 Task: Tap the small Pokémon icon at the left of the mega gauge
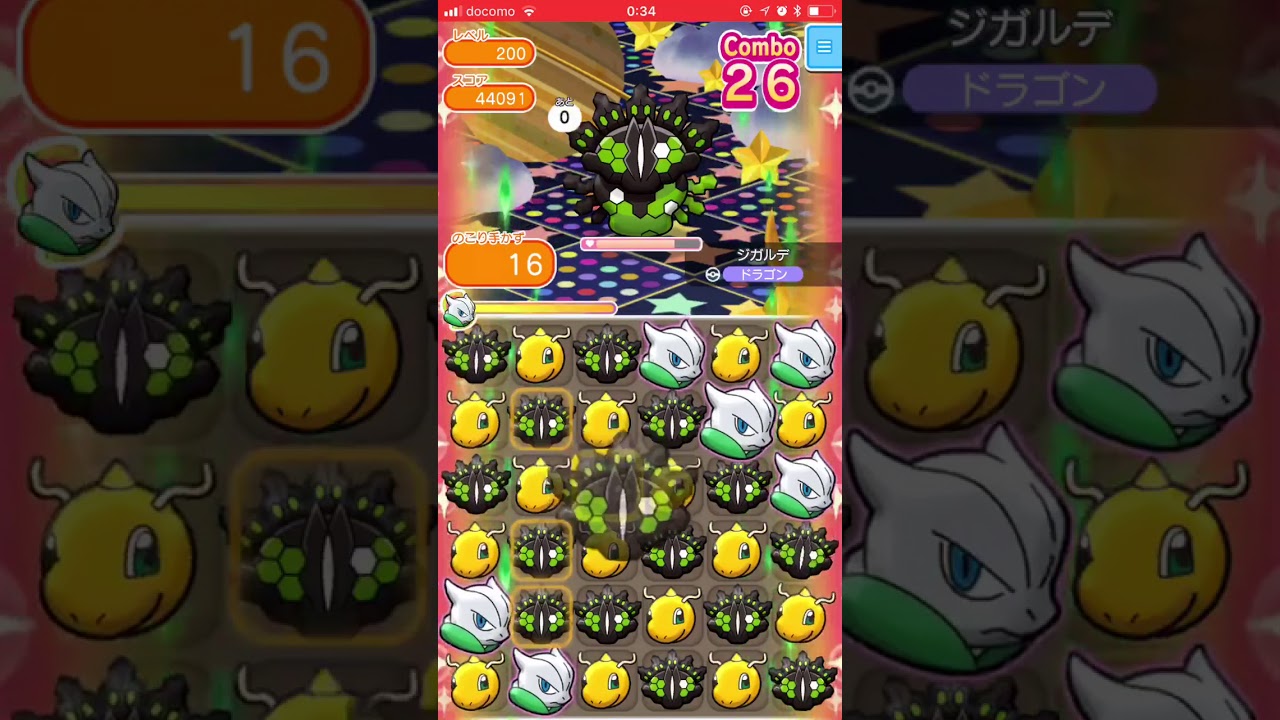point(460,308)
